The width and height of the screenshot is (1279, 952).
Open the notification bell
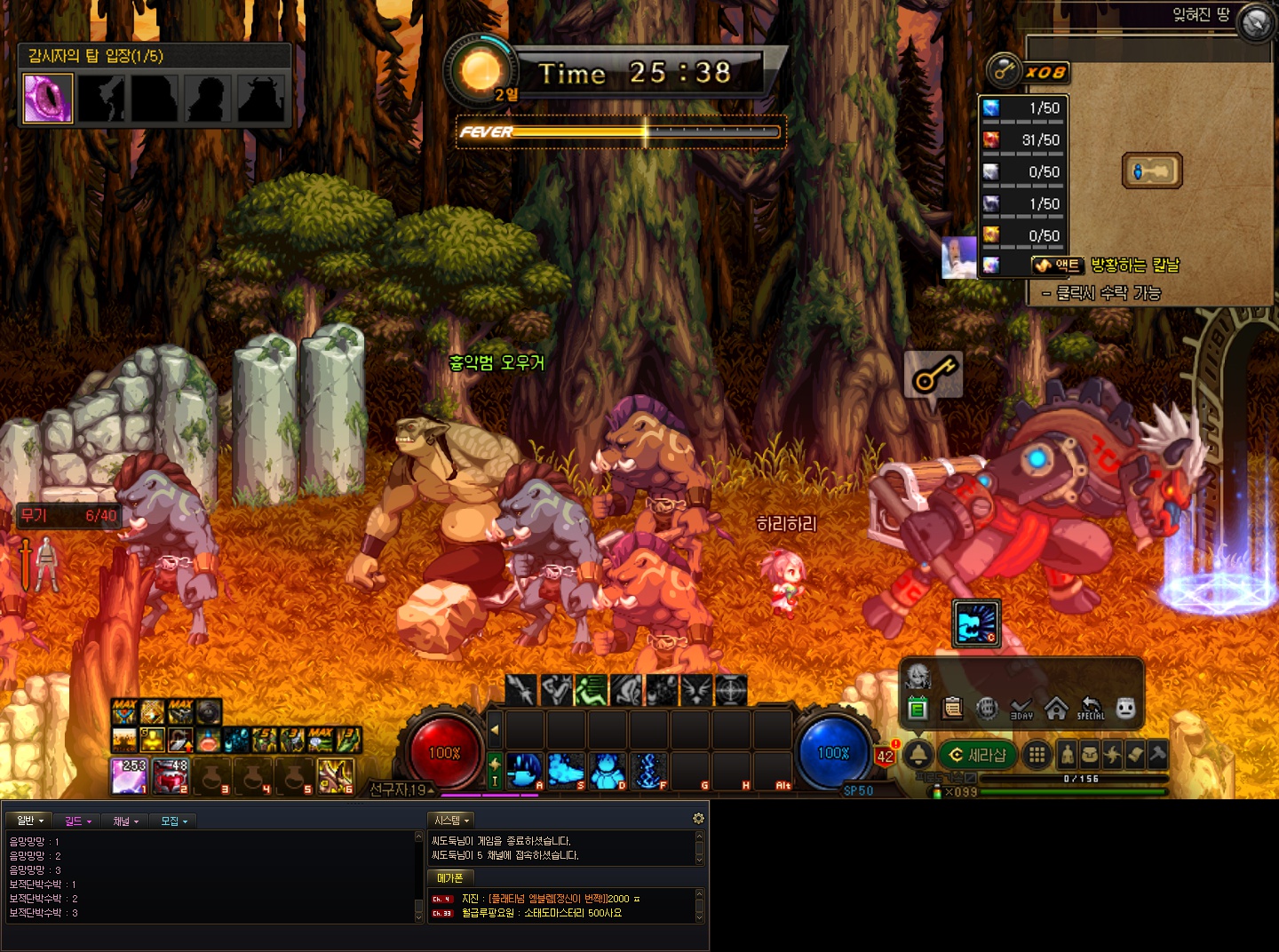pos(918,755)
